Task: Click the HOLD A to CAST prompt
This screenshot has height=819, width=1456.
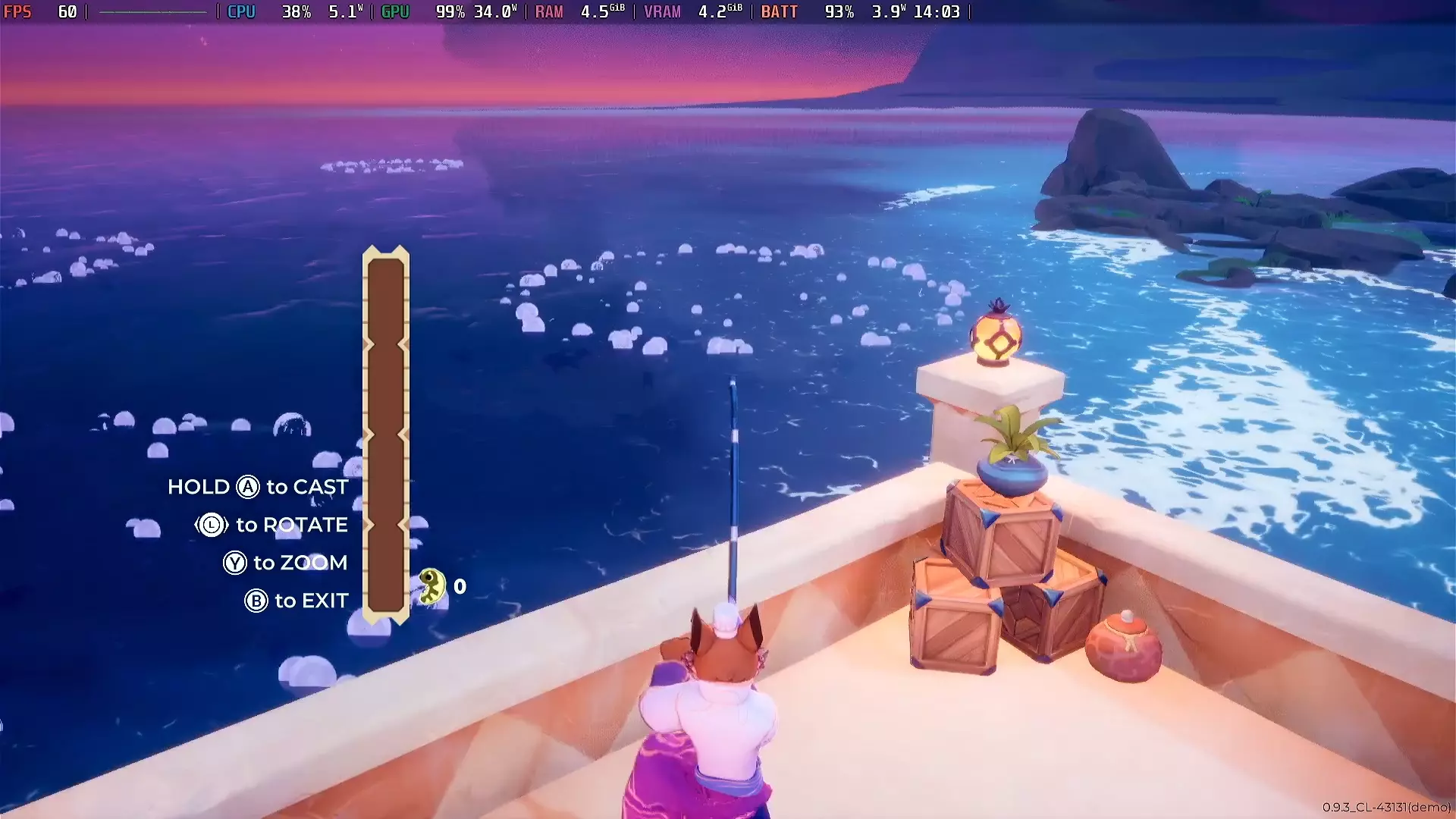Action: tap(258, 487)
